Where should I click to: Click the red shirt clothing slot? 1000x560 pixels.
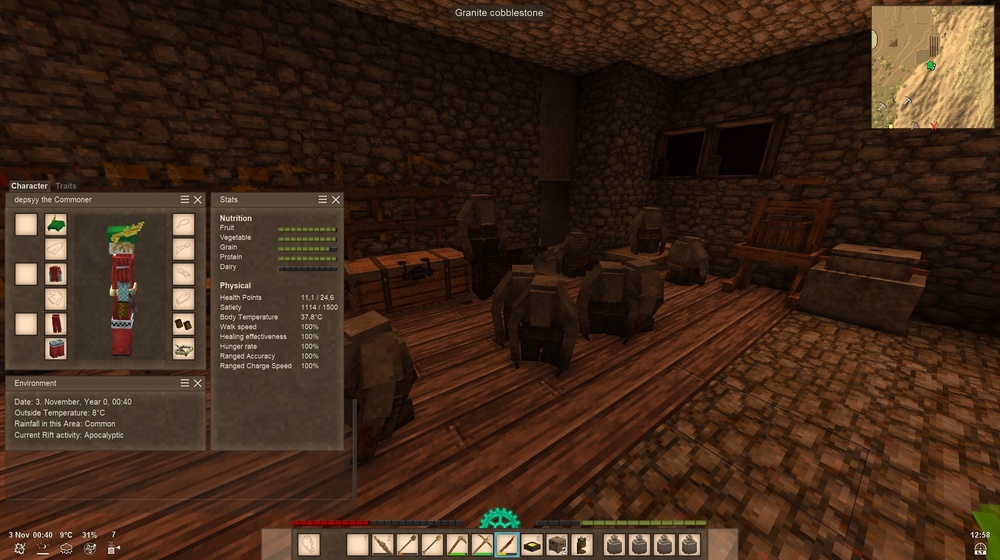click(x=56, y=273)
